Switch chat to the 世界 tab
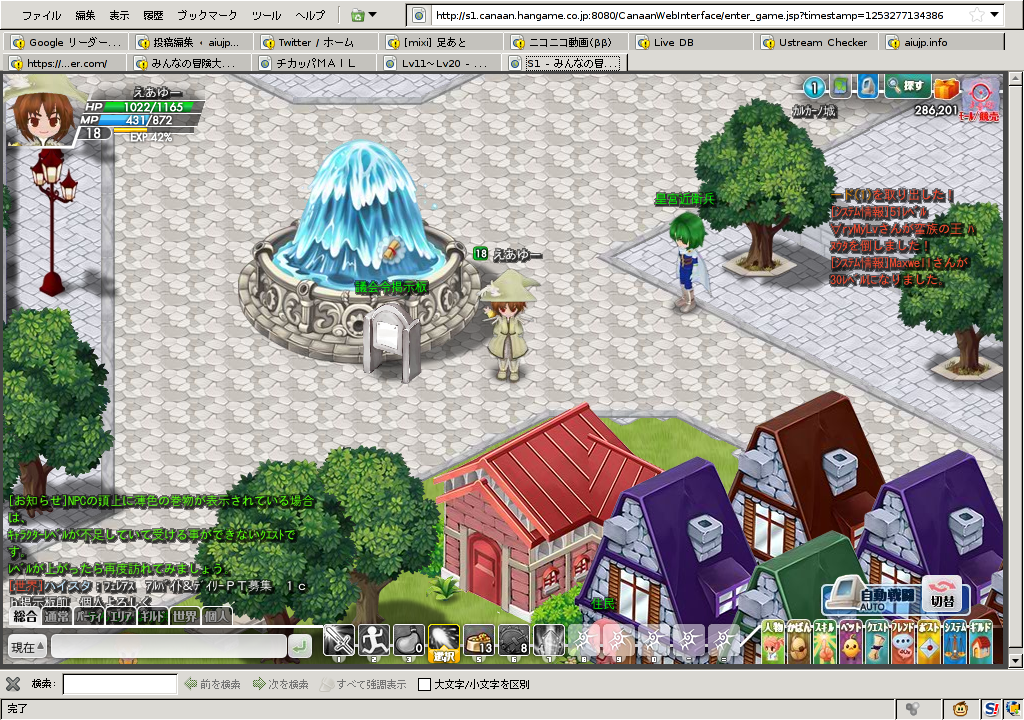 (184, 616)
